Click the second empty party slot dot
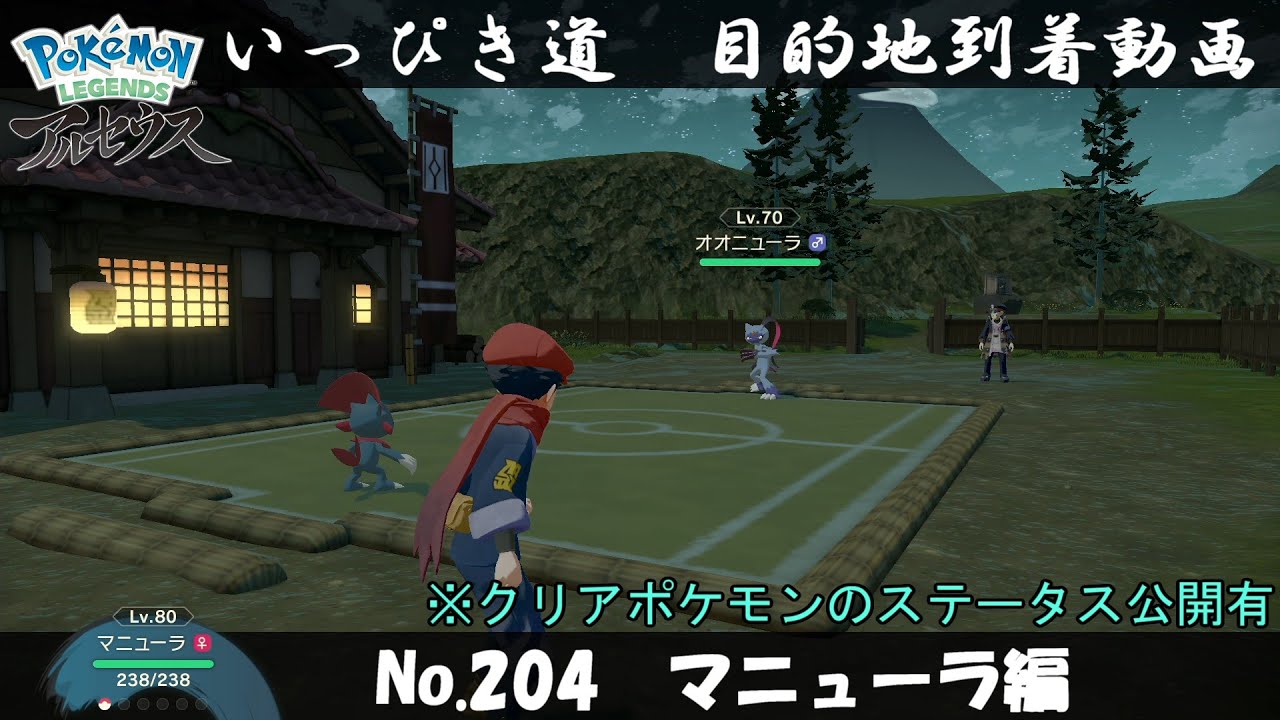 122,705
